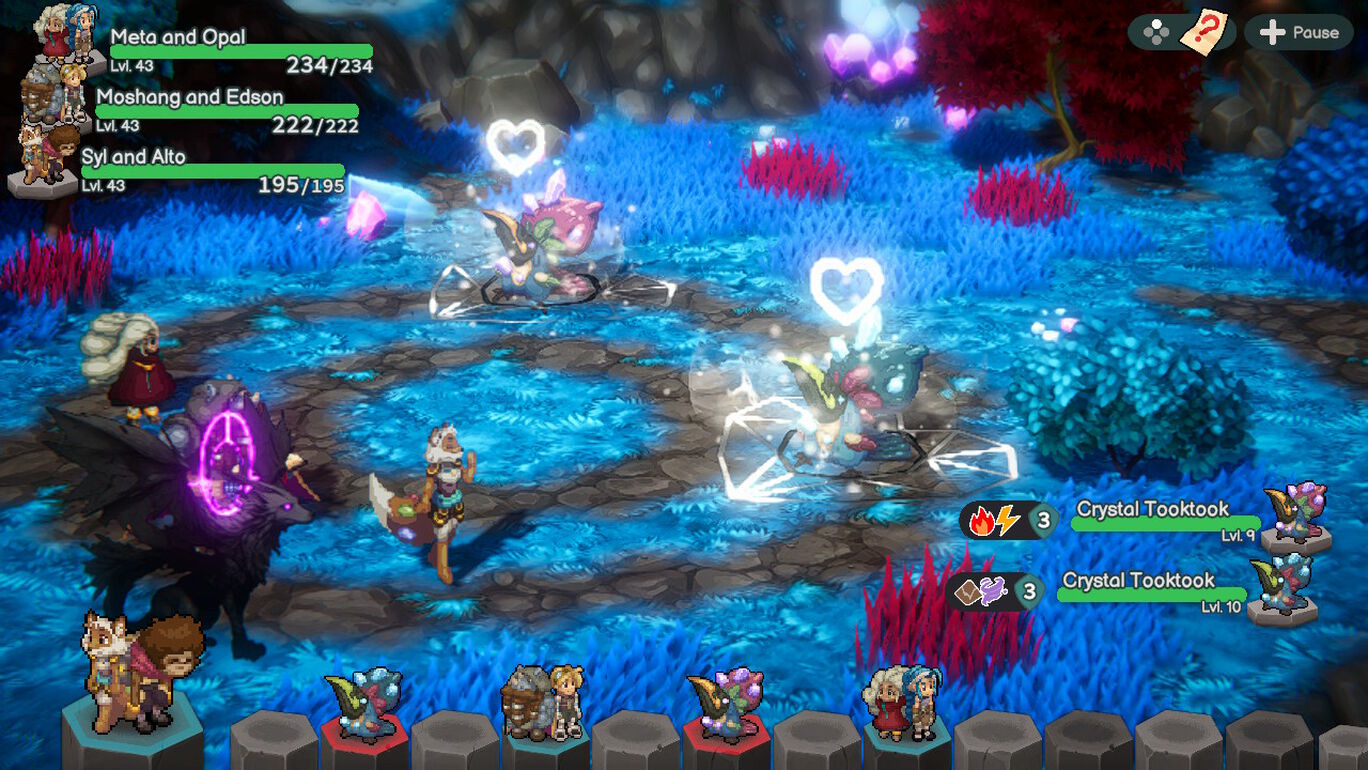Click the plus icon on the Pause button
Image resolution: width=1368 pixels, height=770 pixels.
(1272, 31)
